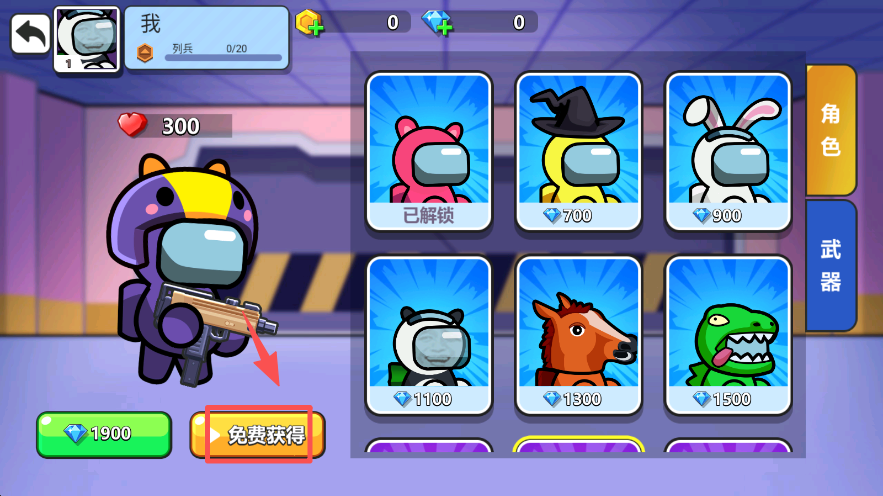Tap the 免费获得 free unlock button
The image size is (883, 496).
[258, 434]
